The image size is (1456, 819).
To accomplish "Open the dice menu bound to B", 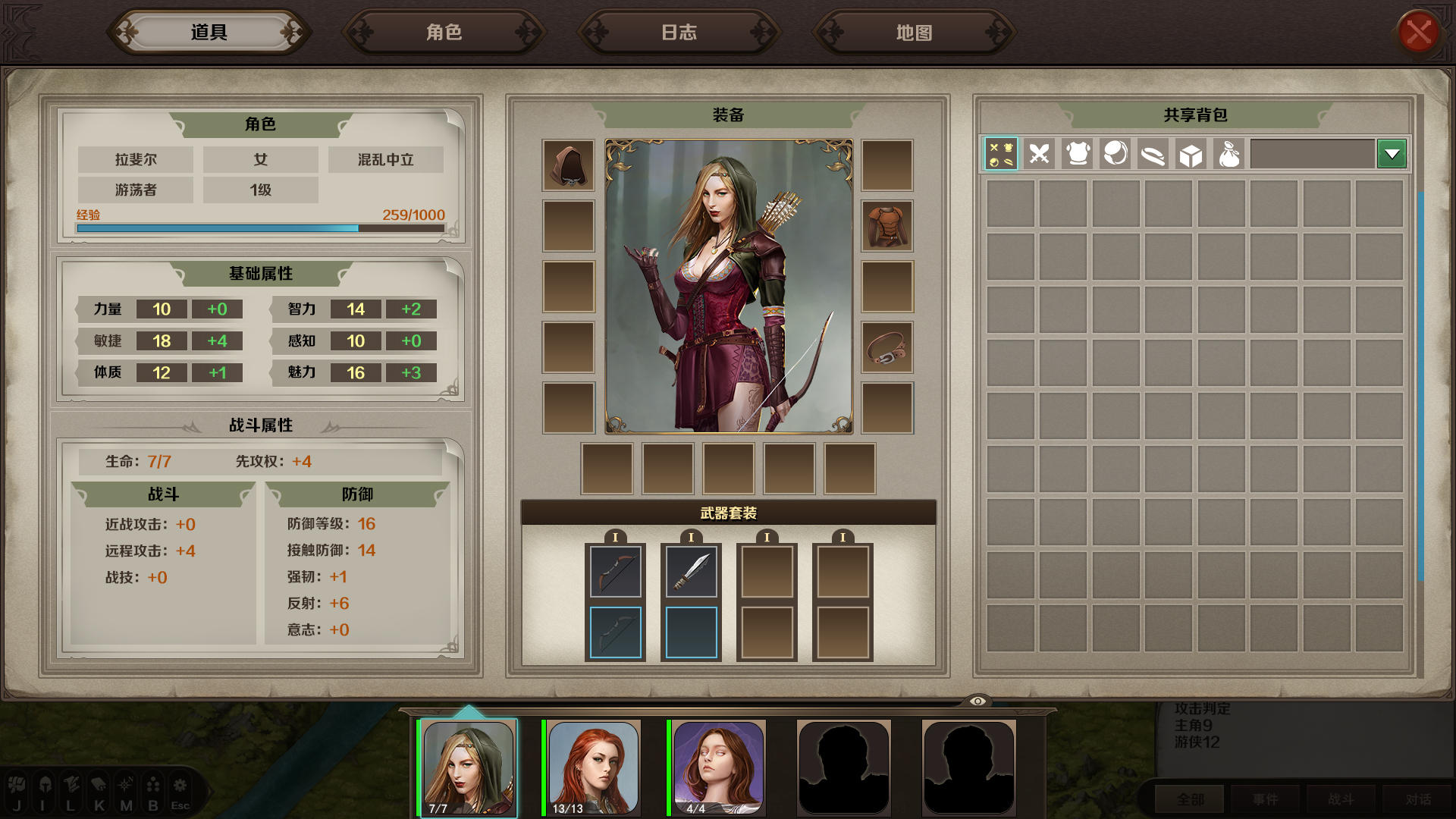I will coord(152,789).
